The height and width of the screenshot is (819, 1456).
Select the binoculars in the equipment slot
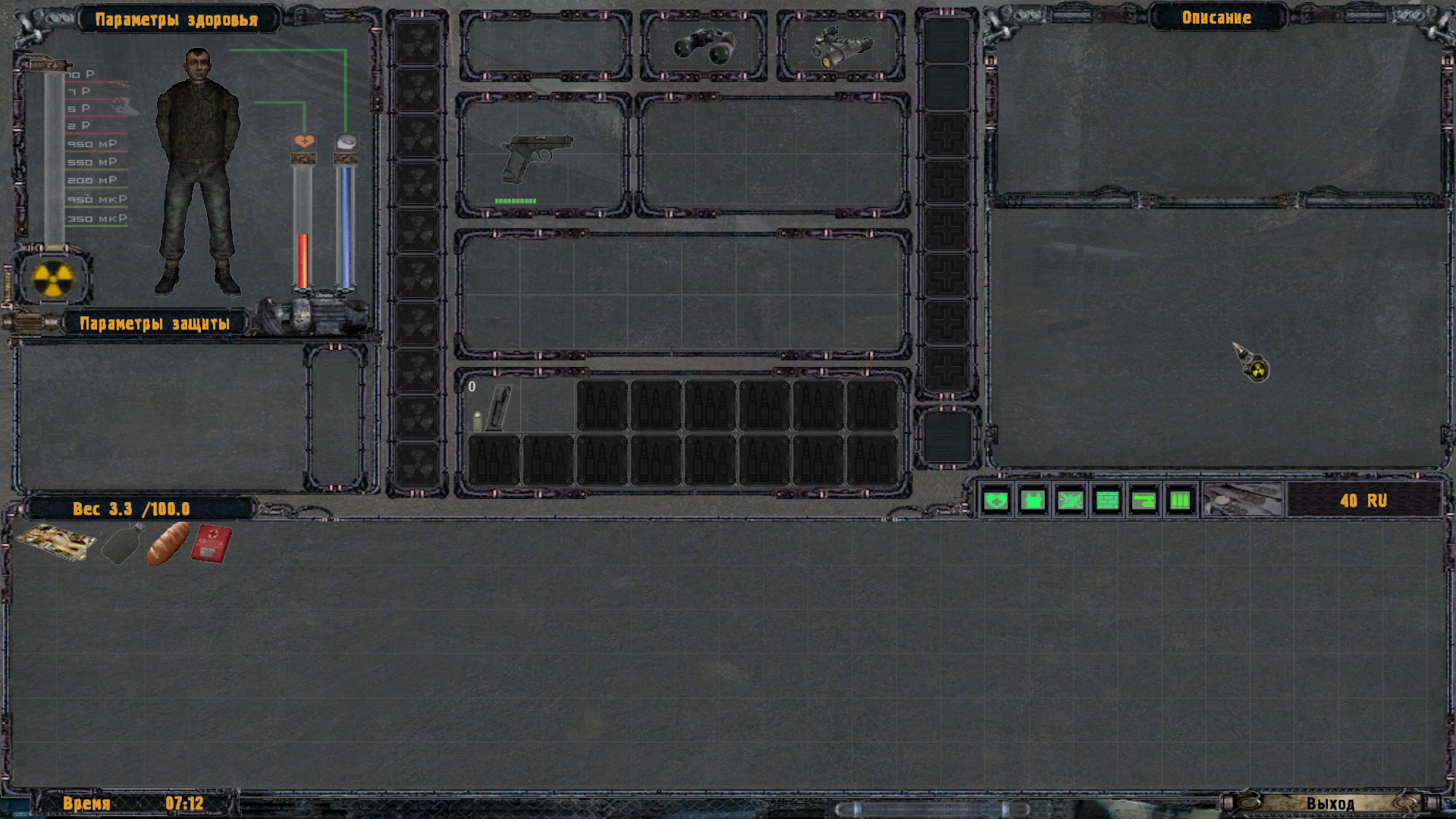tap(704, 47)
